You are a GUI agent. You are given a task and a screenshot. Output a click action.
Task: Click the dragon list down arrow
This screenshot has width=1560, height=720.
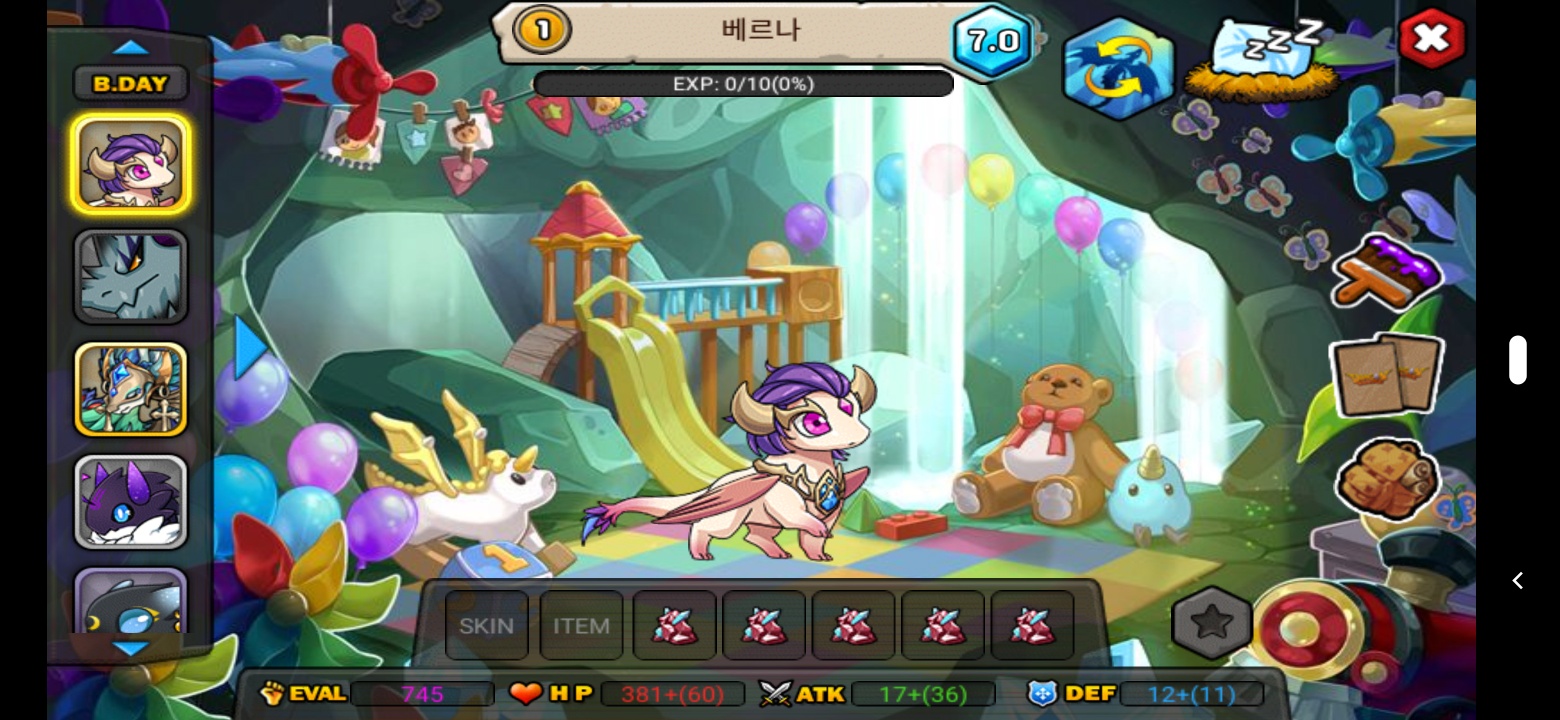coord(130,649)
